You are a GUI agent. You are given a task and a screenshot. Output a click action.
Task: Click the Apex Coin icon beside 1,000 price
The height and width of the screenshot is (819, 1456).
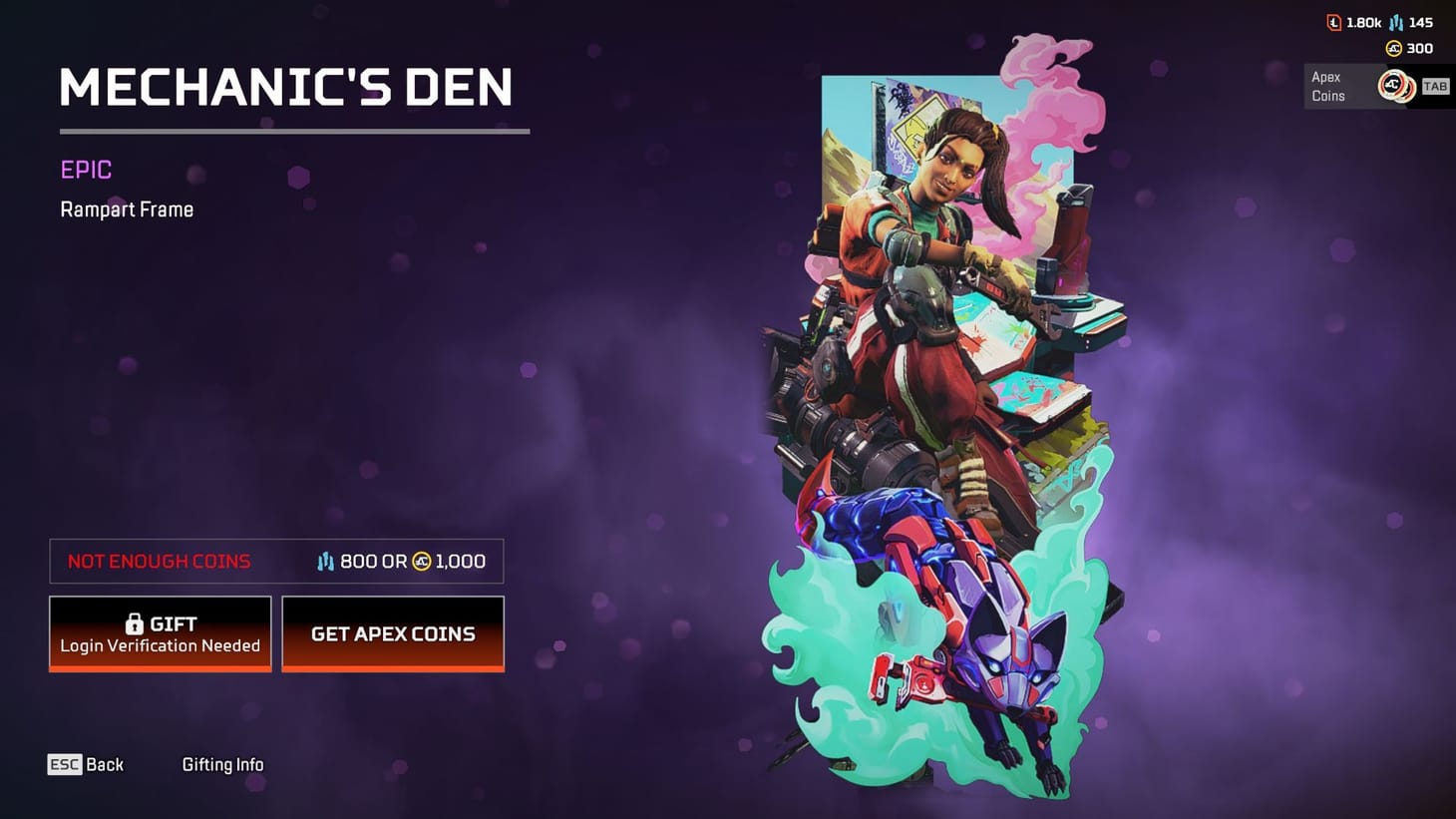click(423, 561)
